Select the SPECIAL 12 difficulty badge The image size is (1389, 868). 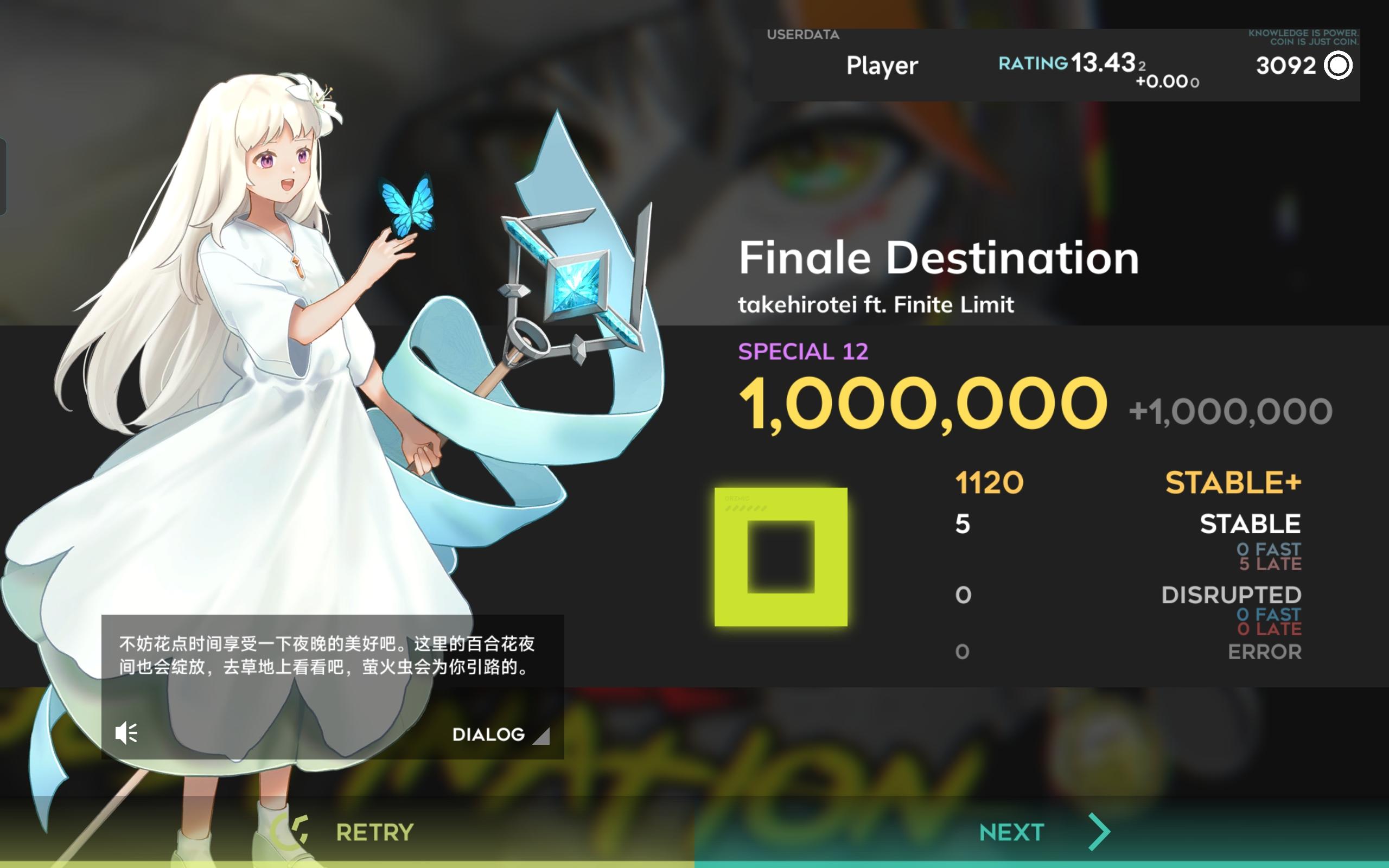(x=803, y=351)
